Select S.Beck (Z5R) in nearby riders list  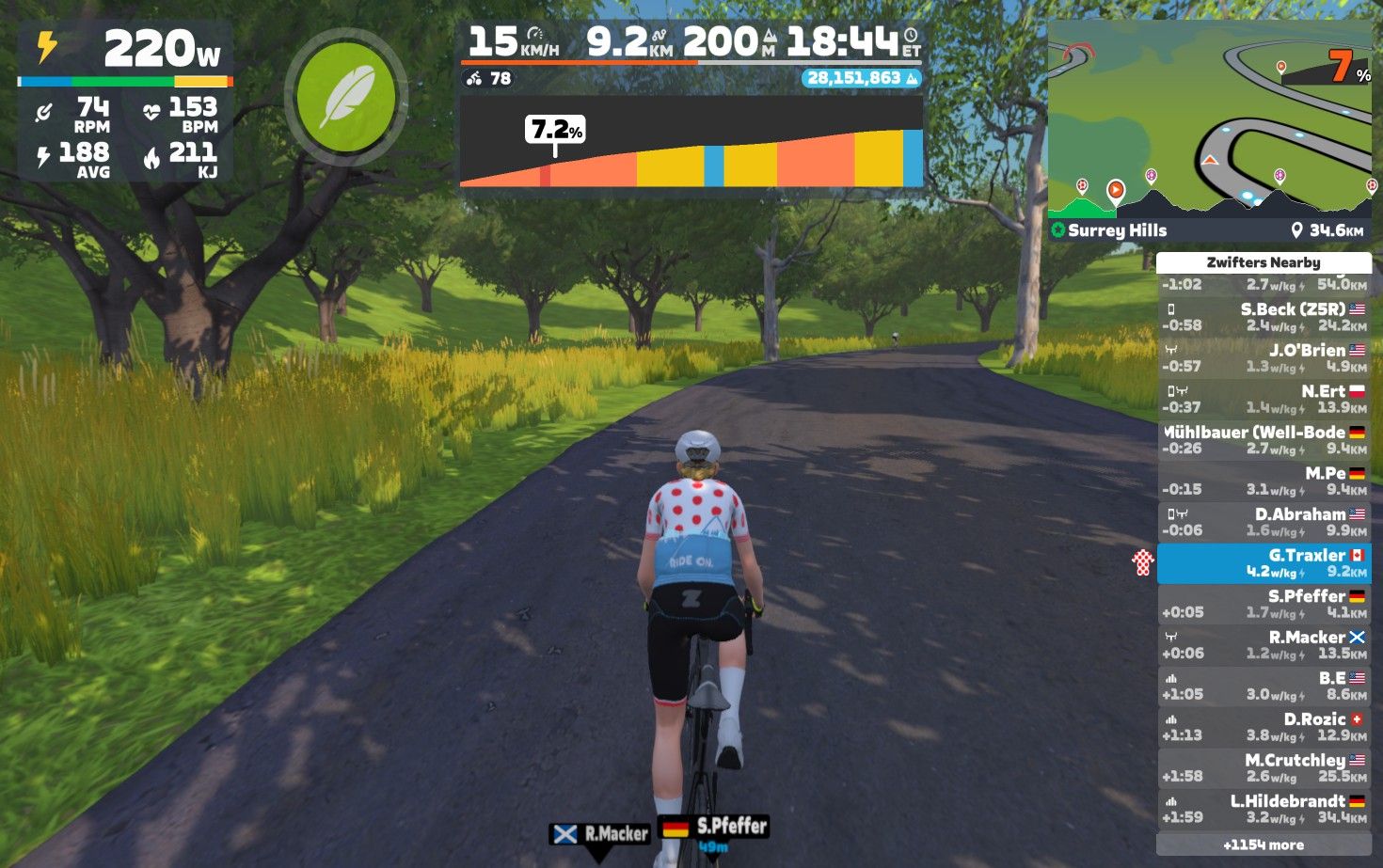point(1264,317)
